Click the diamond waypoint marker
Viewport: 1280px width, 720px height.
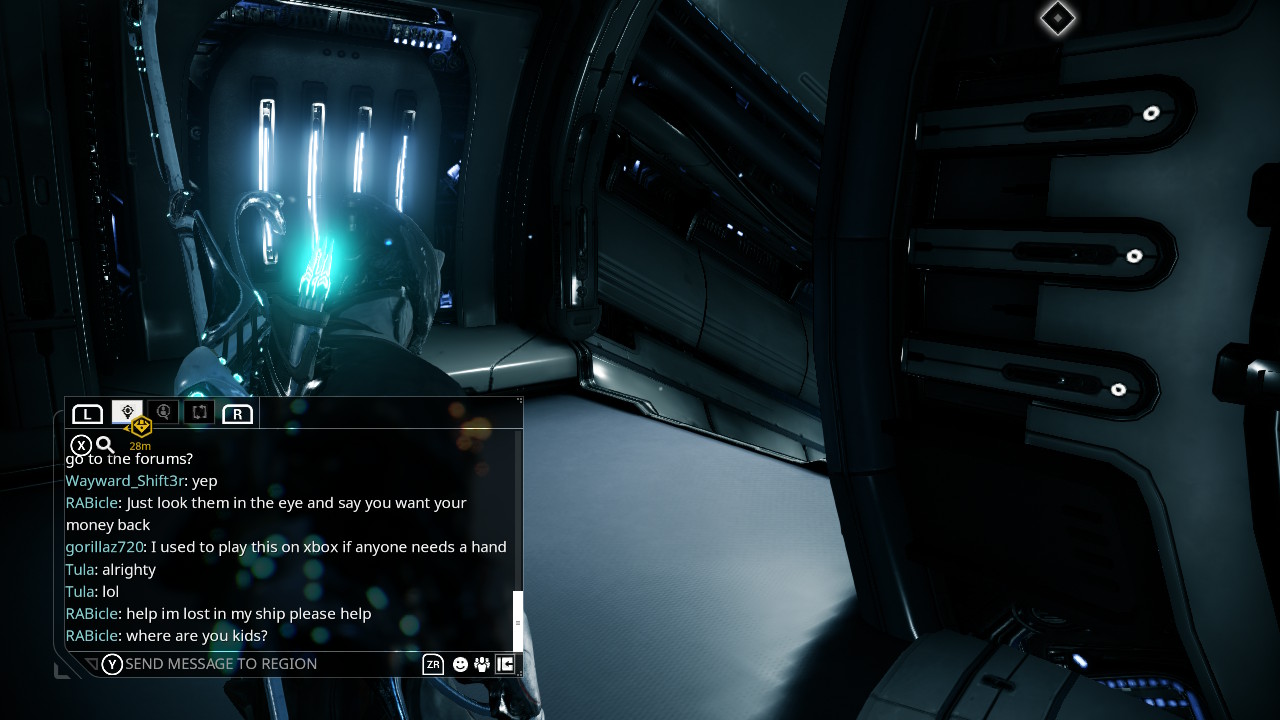click(1057, 18)
